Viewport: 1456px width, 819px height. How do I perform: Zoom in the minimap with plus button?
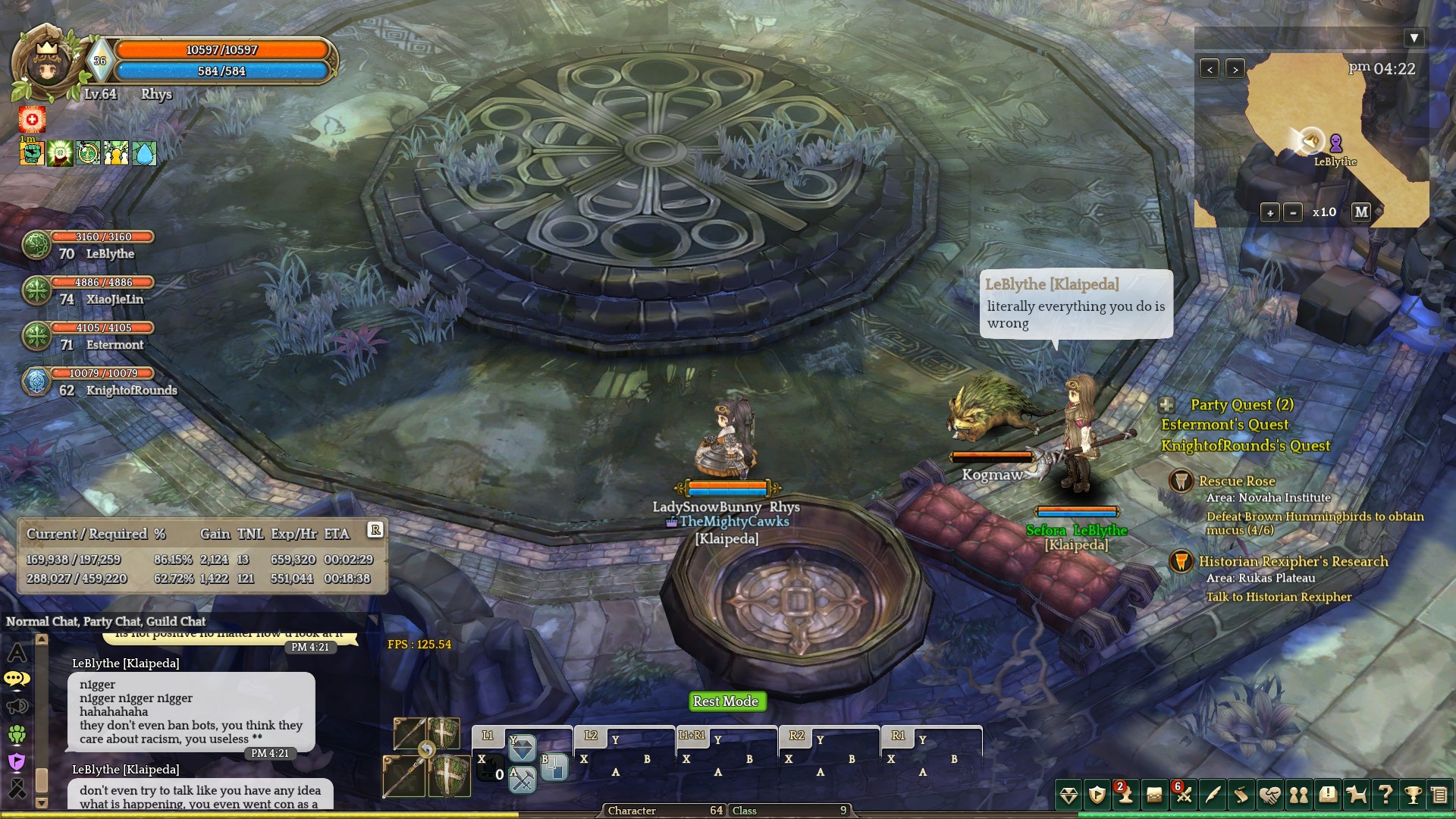pos(1270,213)
